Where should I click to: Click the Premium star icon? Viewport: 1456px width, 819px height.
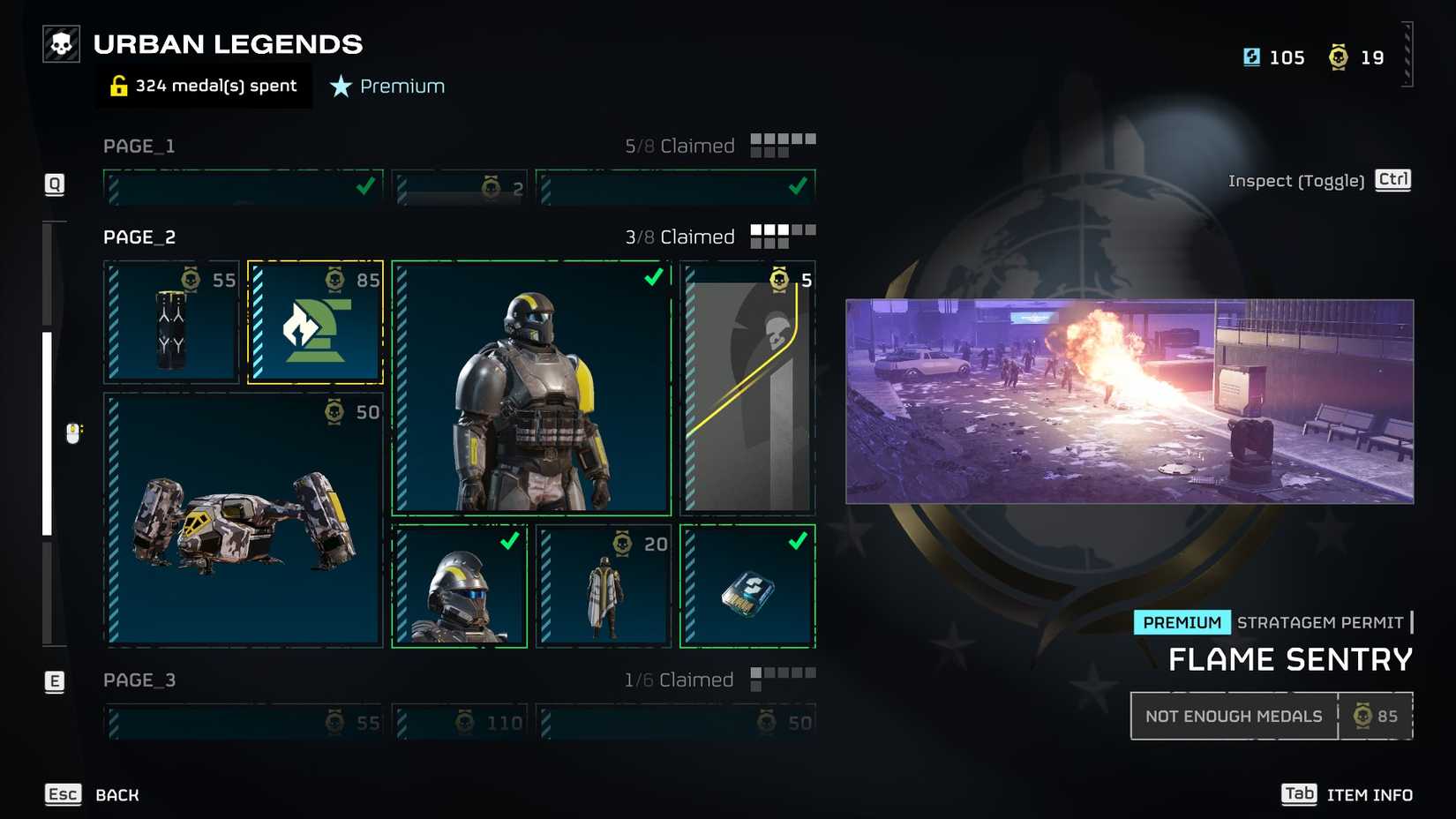pos(340,86)
